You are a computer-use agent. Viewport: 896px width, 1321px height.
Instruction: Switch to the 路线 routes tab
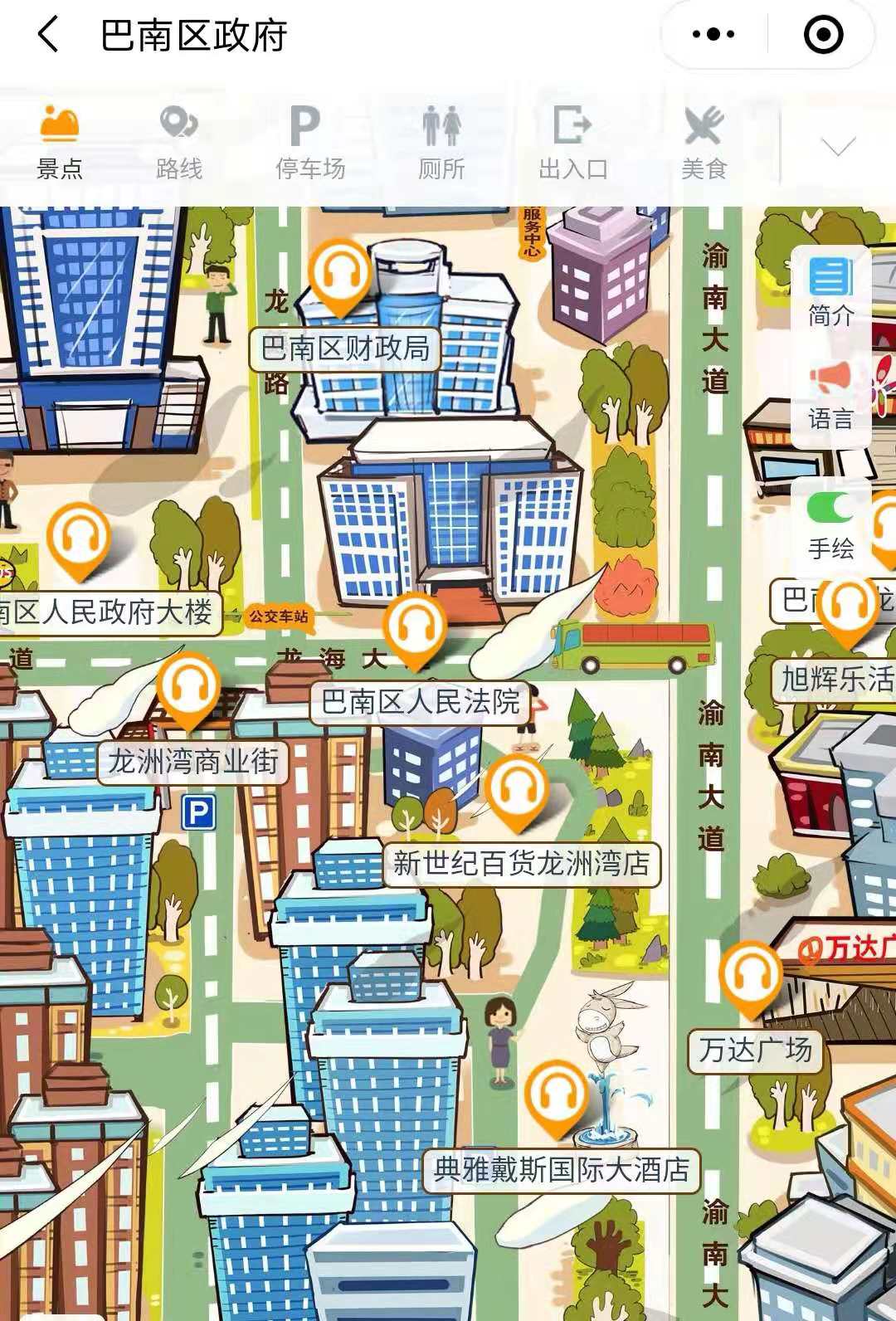(179, 144)
